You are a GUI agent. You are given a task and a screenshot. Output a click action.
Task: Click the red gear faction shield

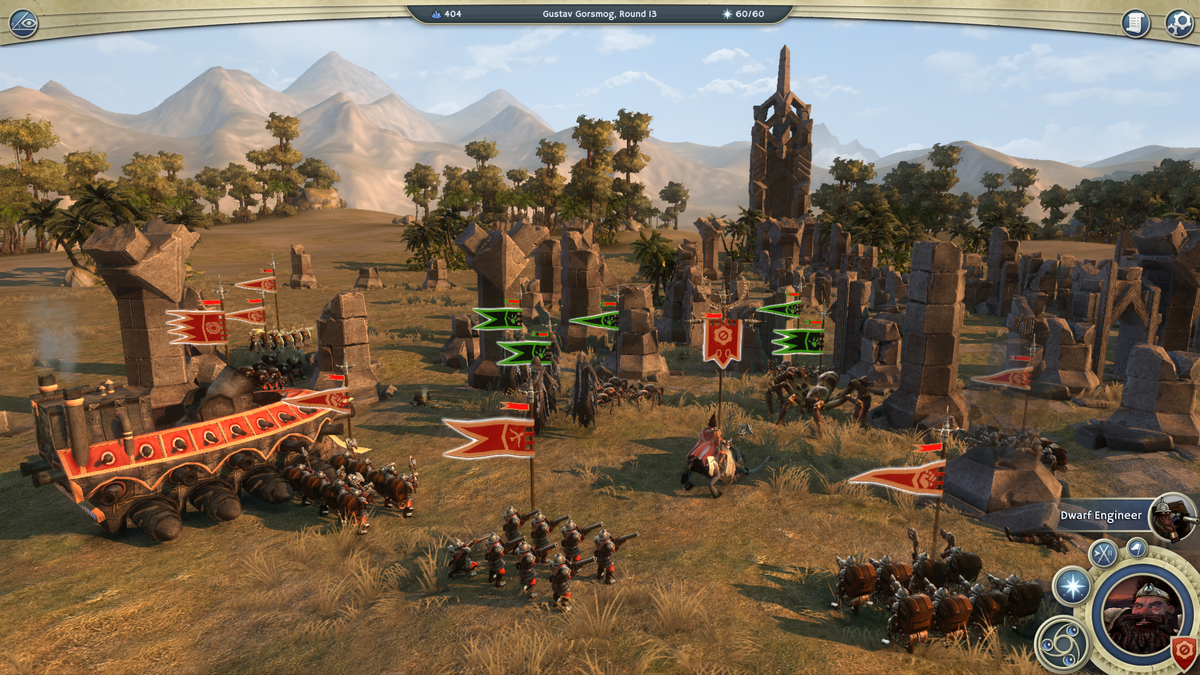coord(1185,651)
